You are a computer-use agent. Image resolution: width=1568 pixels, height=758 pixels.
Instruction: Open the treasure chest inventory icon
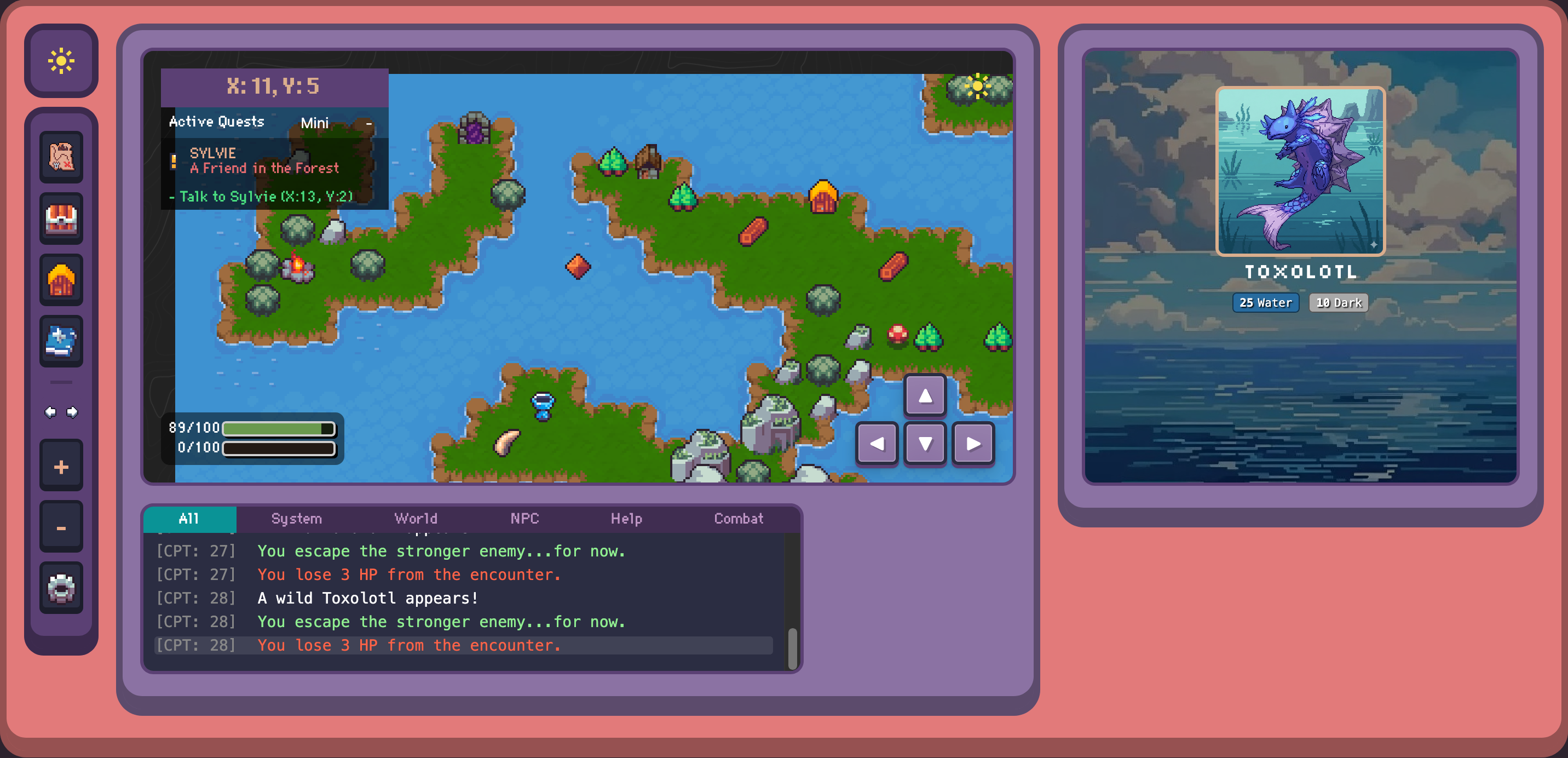61,219
